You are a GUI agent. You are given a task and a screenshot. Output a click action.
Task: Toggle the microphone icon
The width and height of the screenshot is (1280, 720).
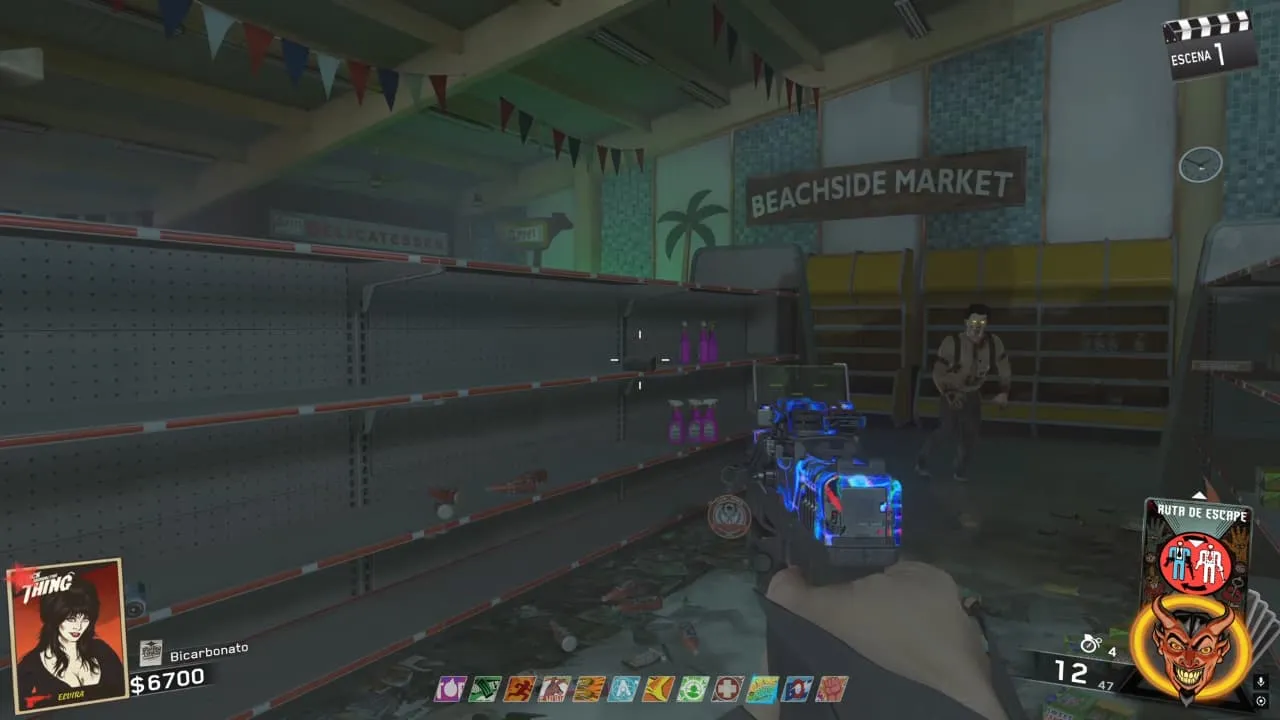pos(1262,682)
